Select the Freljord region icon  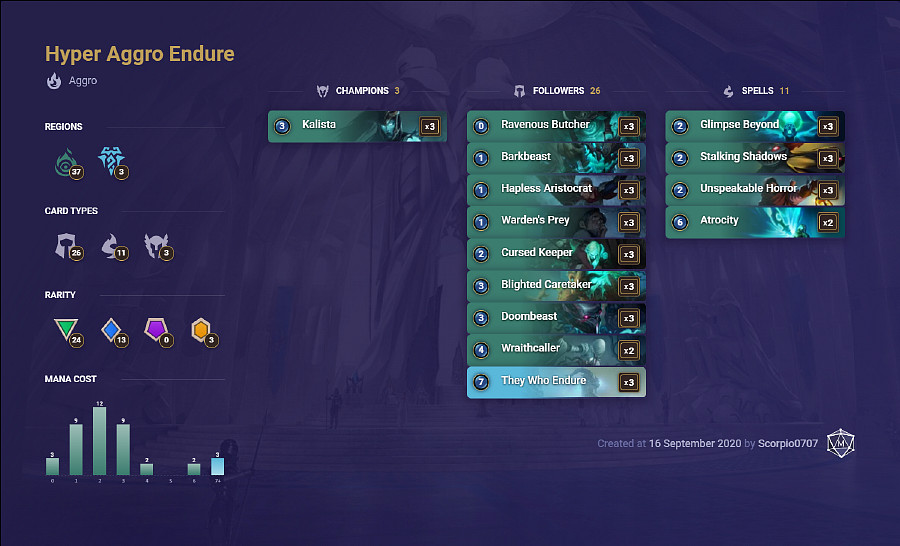click(x=110, y=161)
